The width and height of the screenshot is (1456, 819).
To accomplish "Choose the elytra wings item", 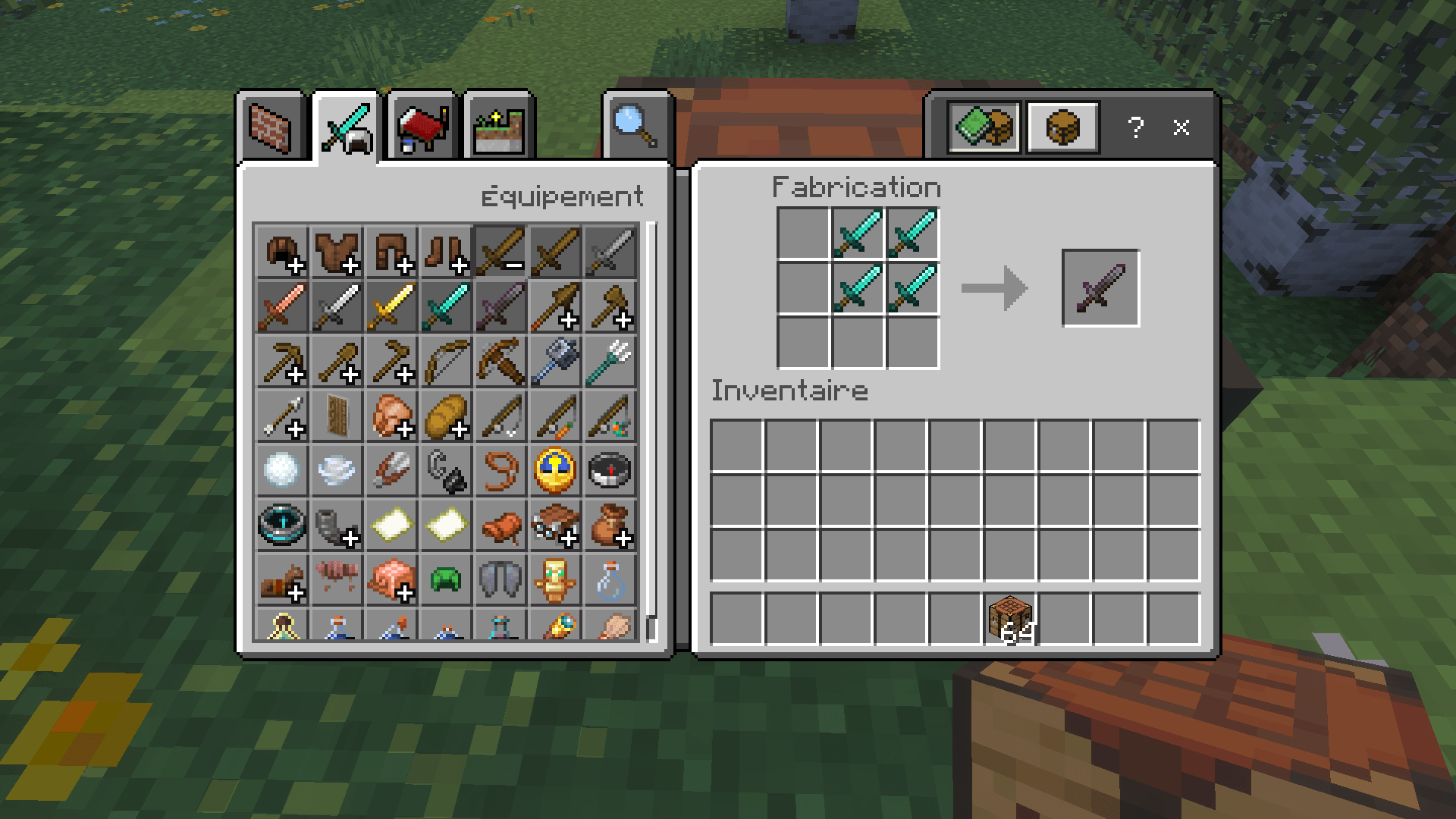I will pyautogui.click(x=501, y=581).
